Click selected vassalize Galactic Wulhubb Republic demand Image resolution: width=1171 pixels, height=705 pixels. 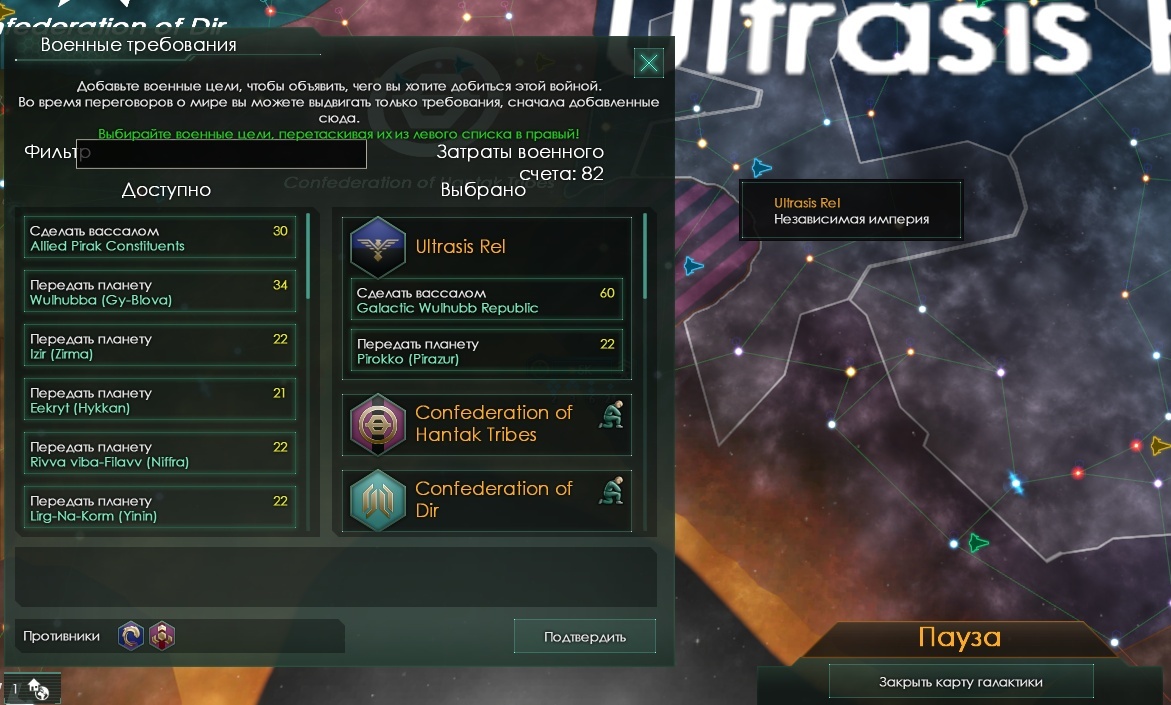487,300
